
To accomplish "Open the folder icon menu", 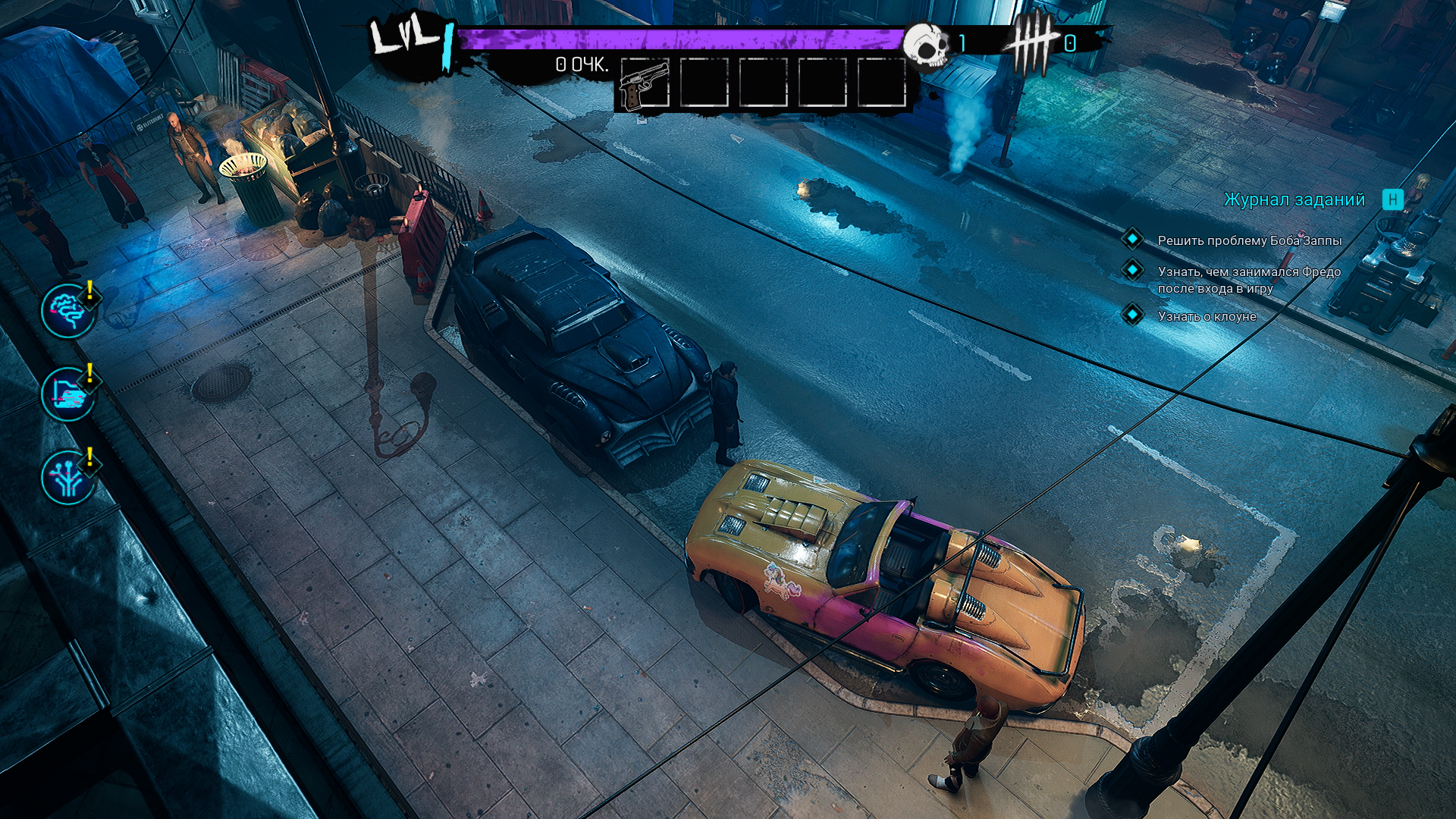I will pos(68,394).
